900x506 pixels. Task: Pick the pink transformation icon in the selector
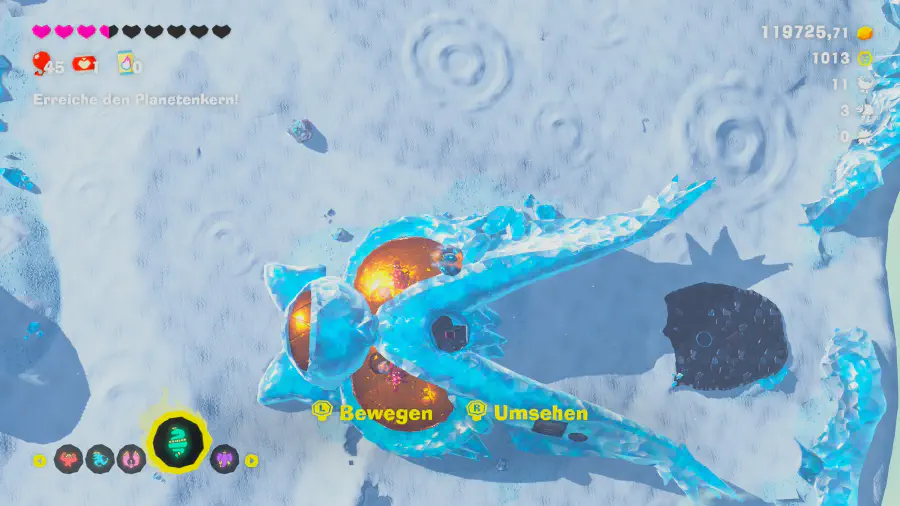pos(131,460)
